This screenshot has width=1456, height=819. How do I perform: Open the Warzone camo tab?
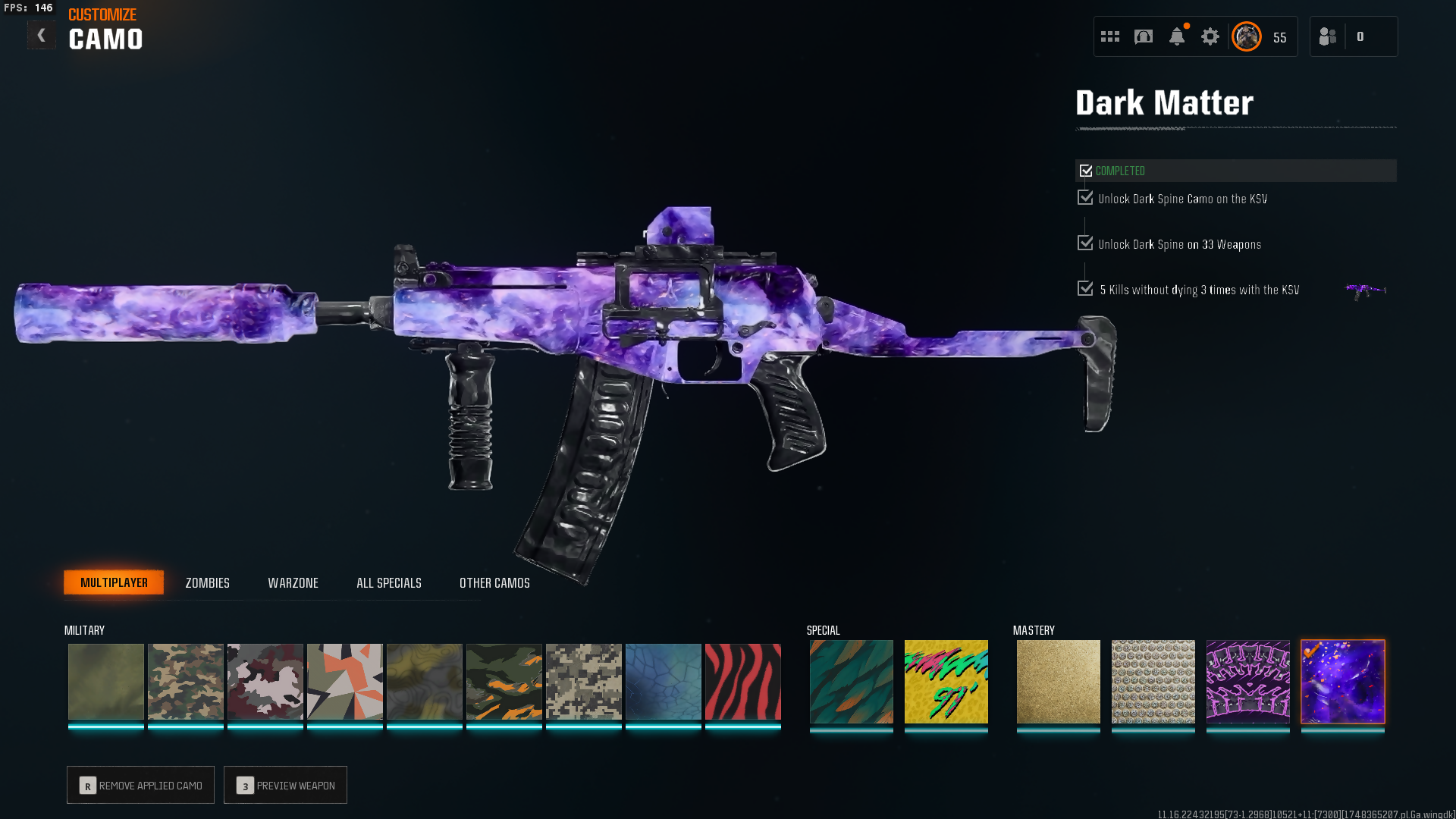[293, 582]
